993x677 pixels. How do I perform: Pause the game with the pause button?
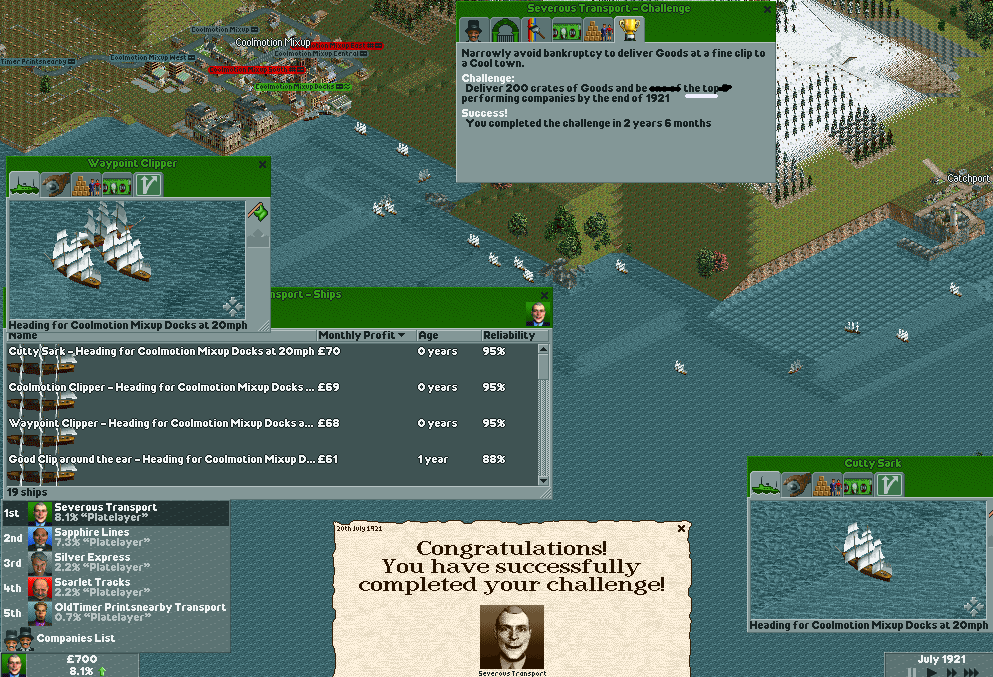point(911,671)
